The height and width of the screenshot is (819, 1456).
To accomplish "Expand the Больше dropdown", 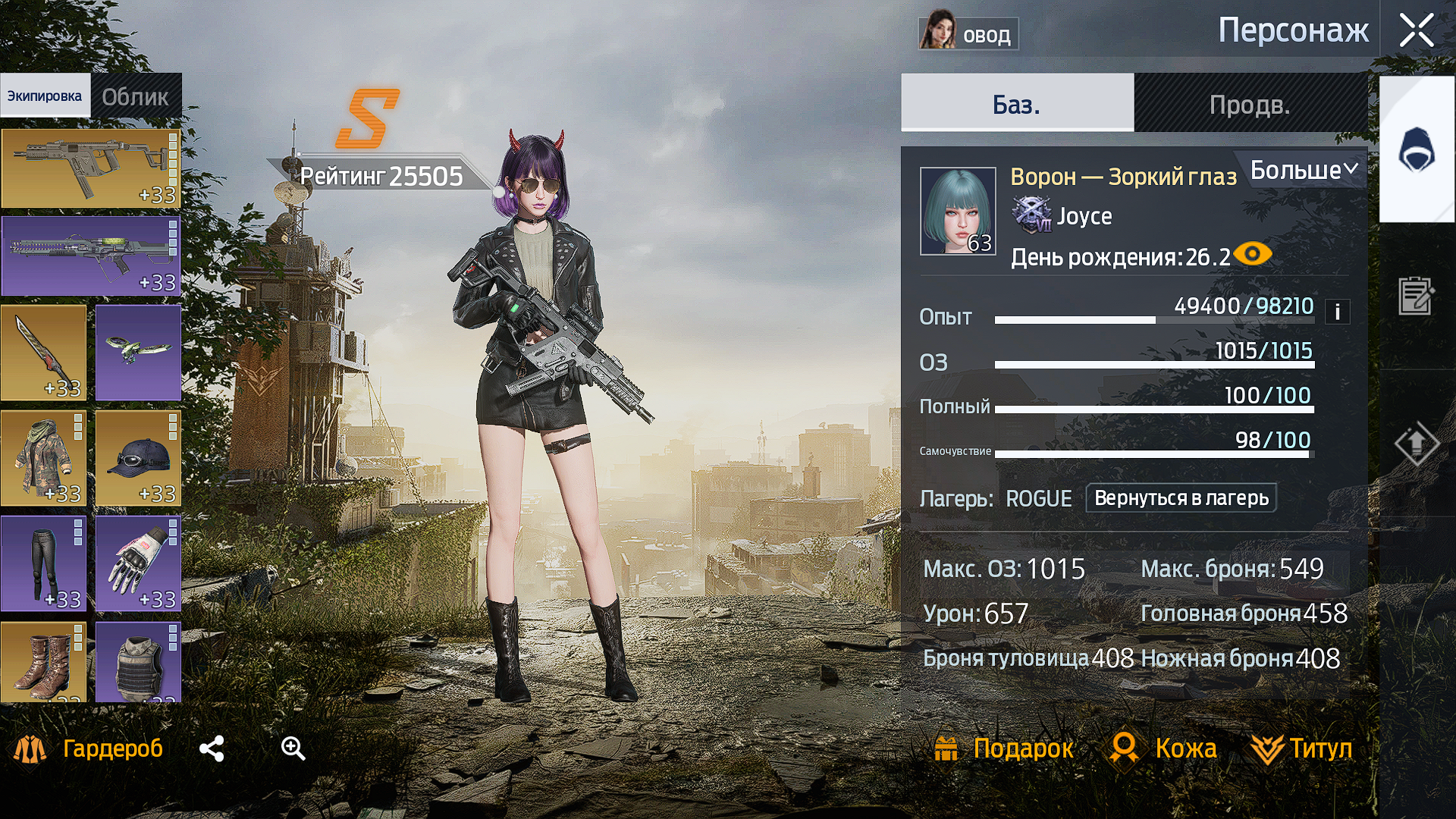I will (1303, 170).
